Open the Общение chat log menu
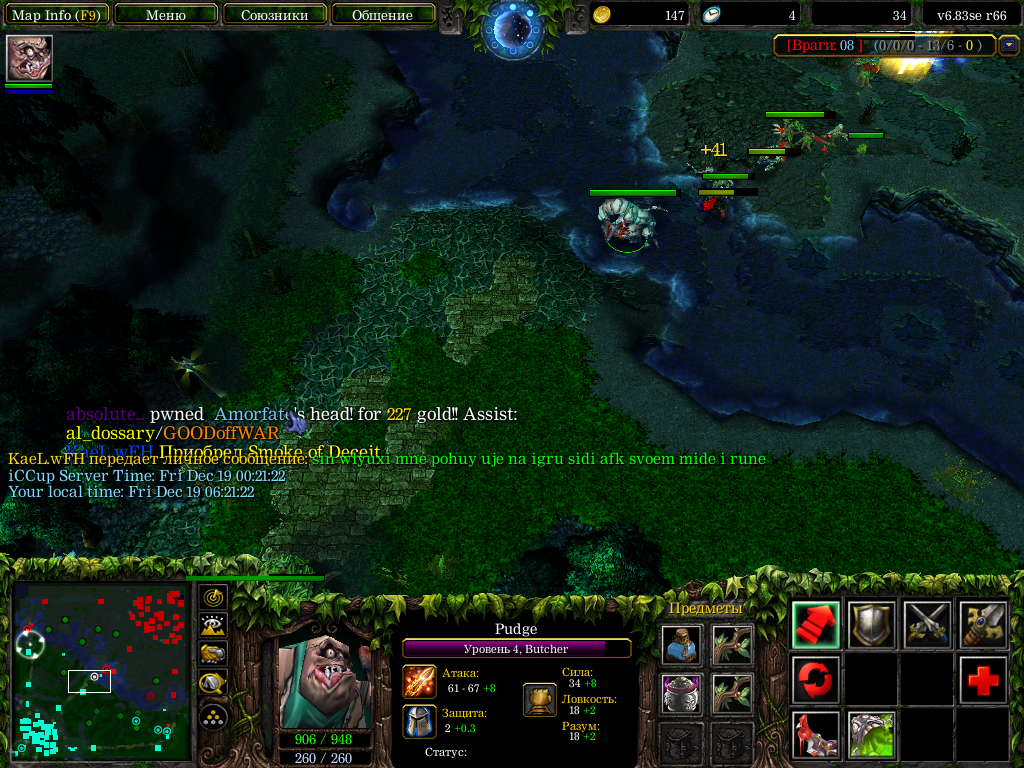The width and height of the screenshot is (1024, 768). point(382,15)
